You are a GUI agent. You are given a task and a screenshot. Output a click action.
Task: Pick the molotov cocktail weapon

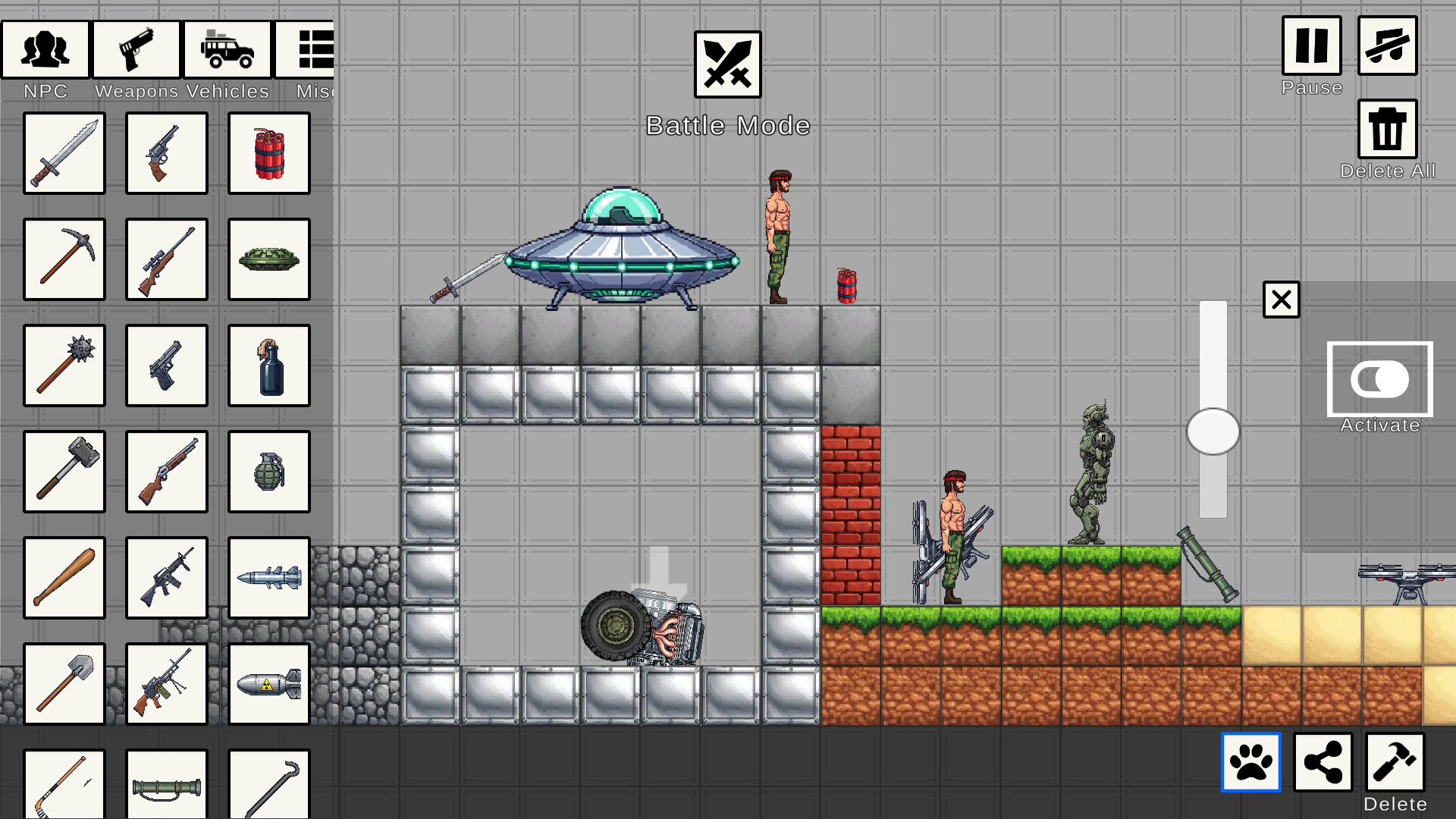[x=268, y=366]
